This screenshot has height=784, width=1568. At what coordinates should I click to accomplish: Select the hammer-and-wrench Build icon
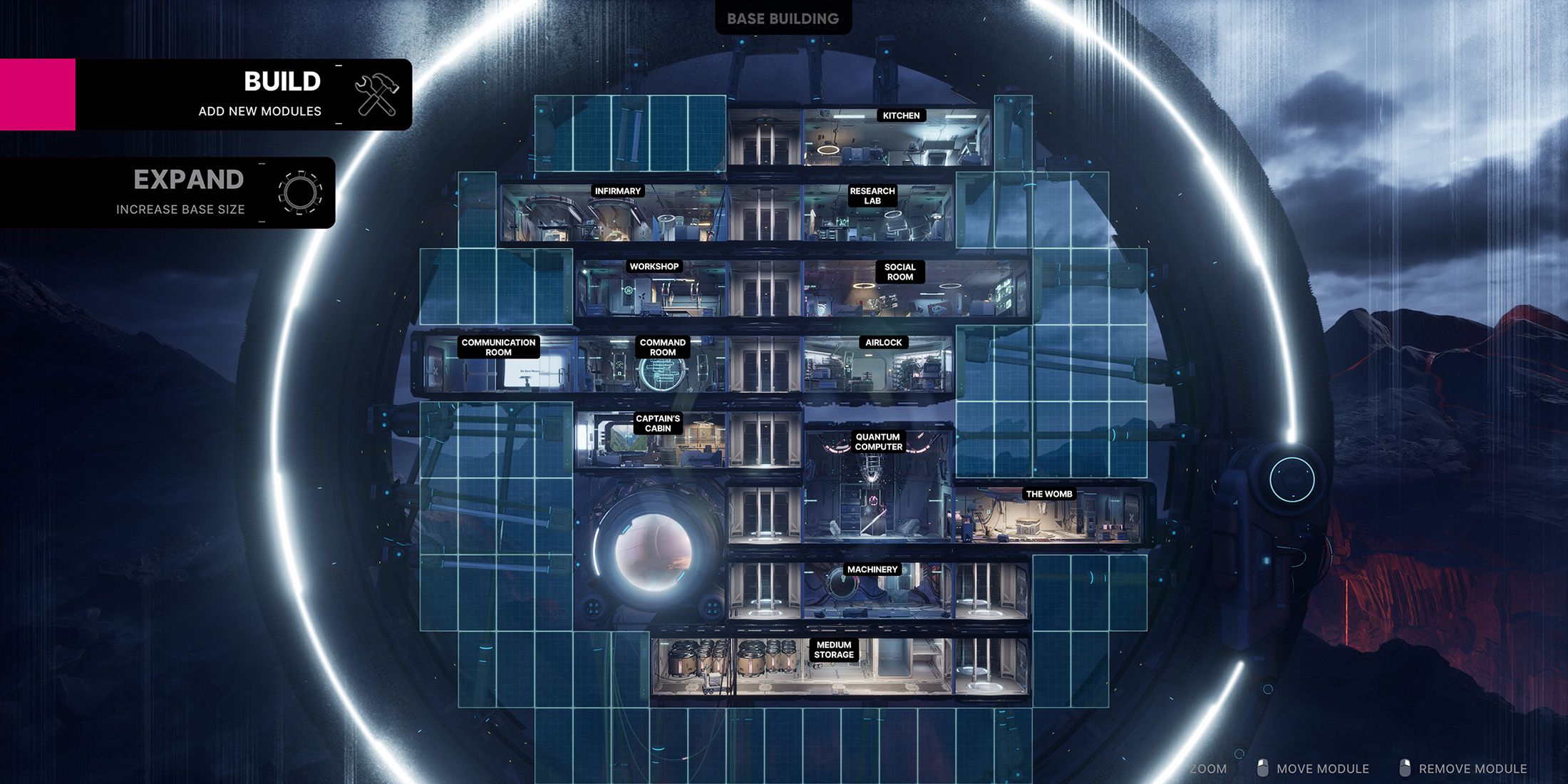coord(376,94)
